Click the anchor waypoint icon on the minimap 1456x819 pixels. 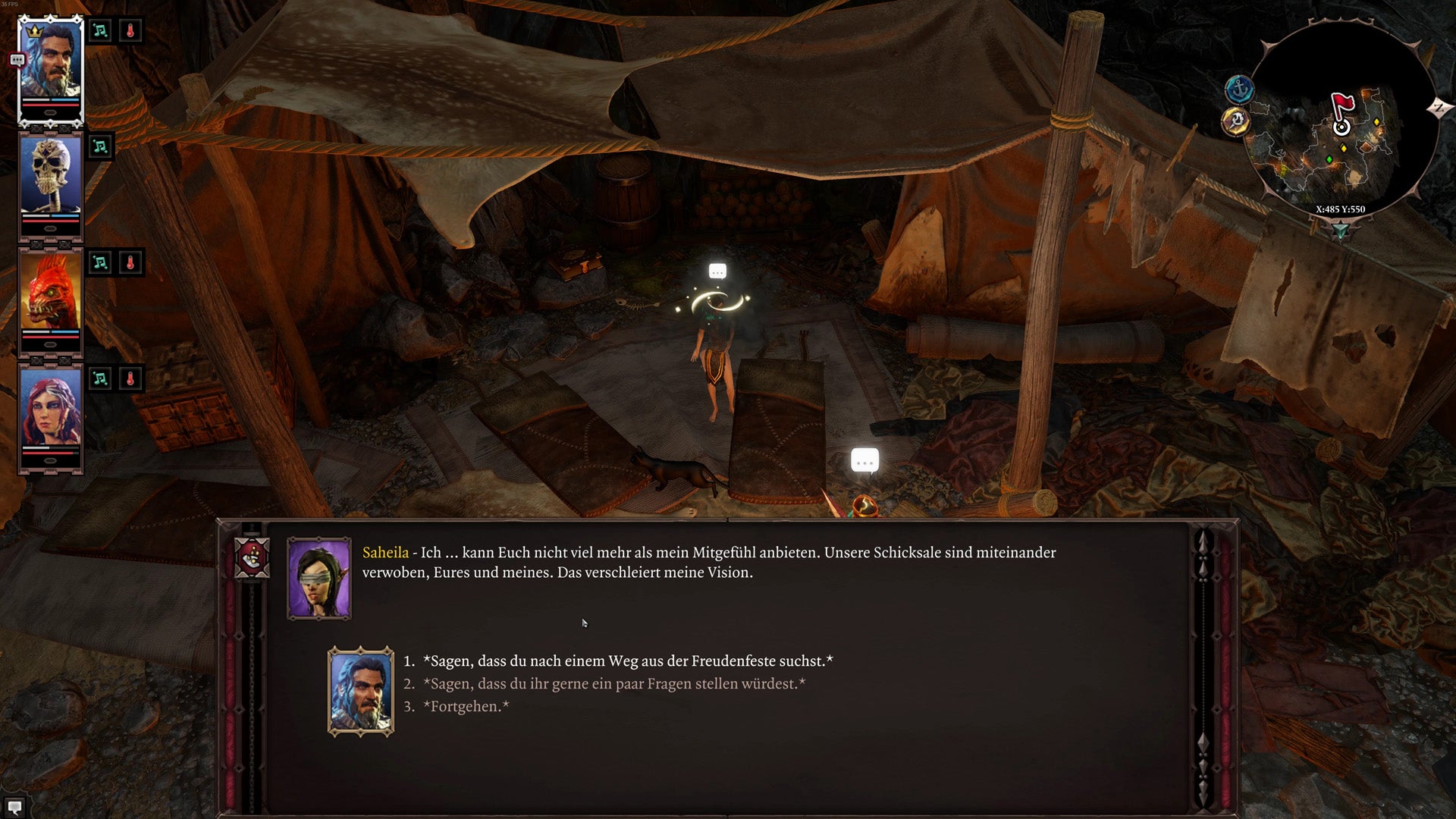point(1239,88)
